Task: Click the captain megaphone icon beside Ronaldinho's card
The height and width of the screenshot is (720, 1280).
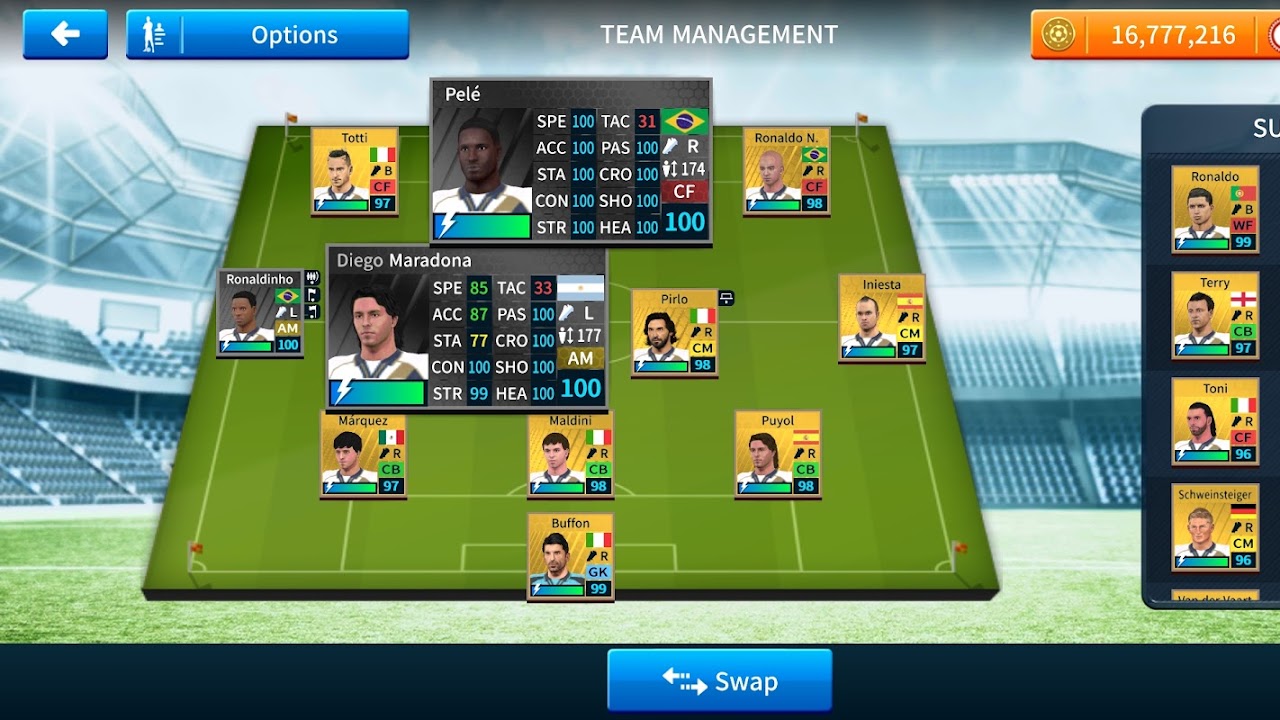Action: [x=312, y=278]
